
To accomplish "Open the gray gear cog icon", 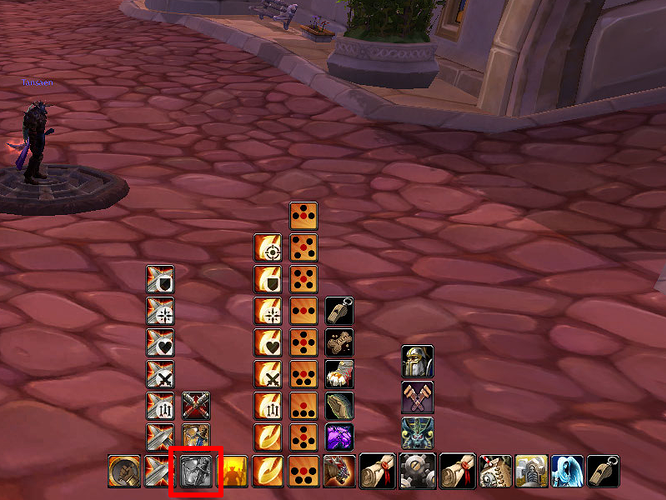I will coord(412,470).
